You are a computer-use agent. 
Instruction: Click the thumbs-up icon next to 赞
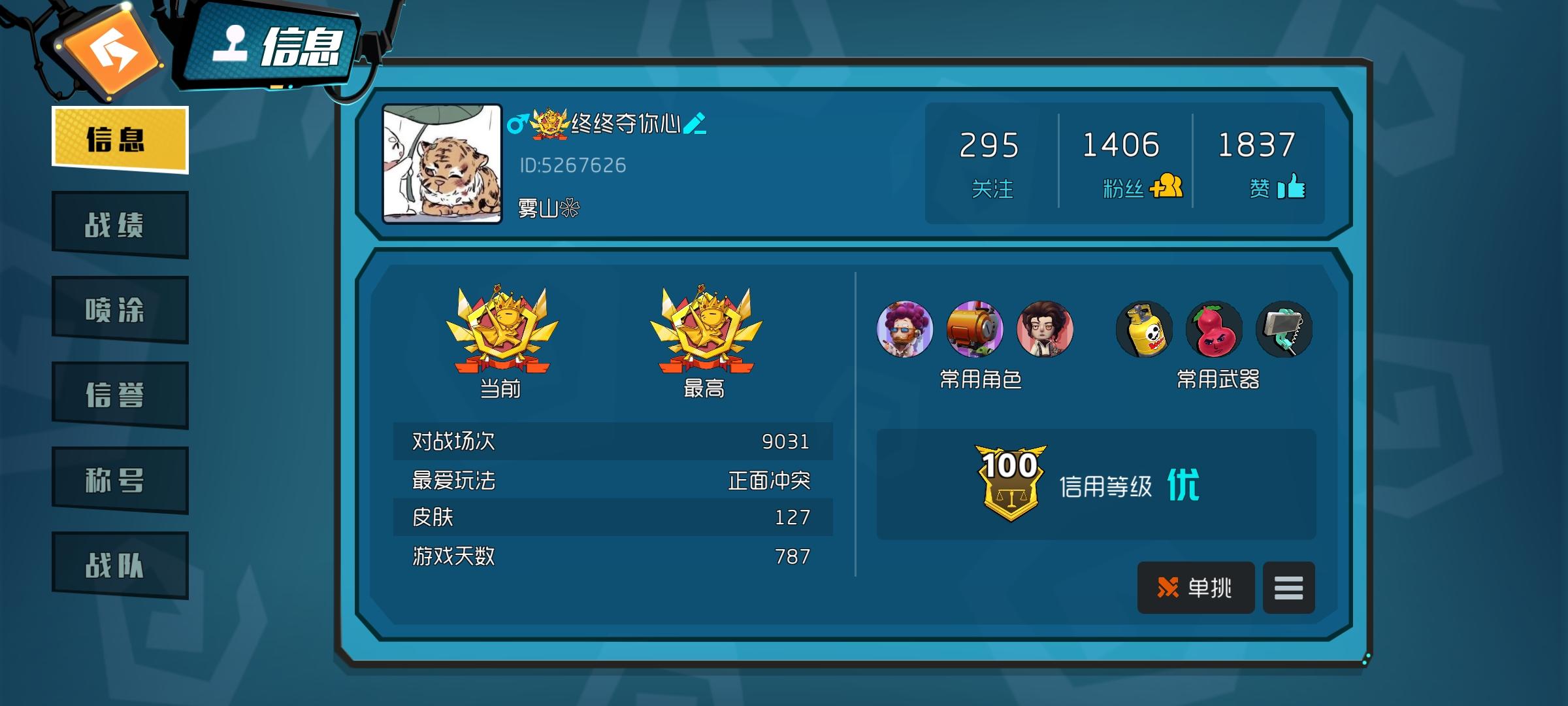pyautogui.click(x=1296, y=188)
